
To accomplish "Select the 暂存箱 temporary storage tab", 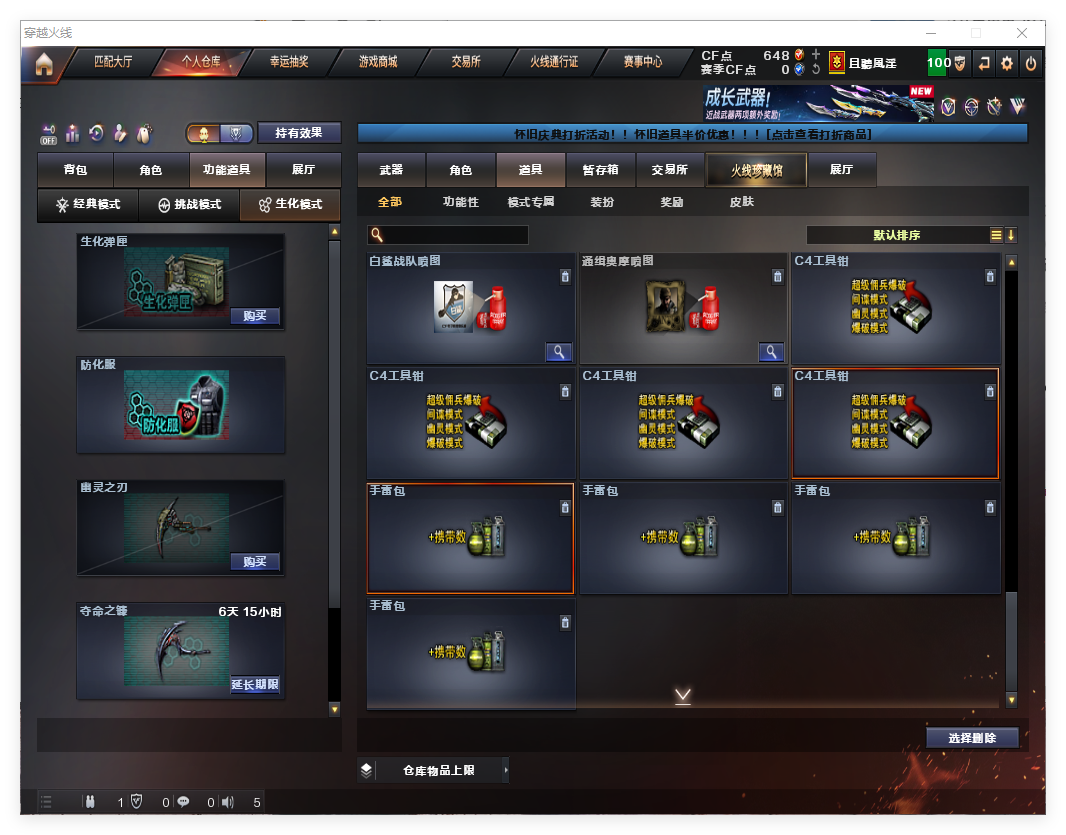I will click(x=600, y=170).
